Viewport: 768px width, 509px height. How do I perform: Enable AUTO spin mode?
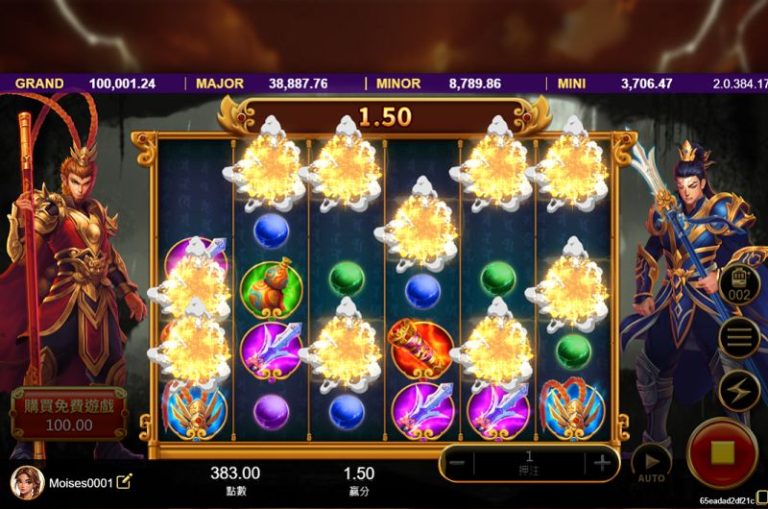click(x=651, y=462)
